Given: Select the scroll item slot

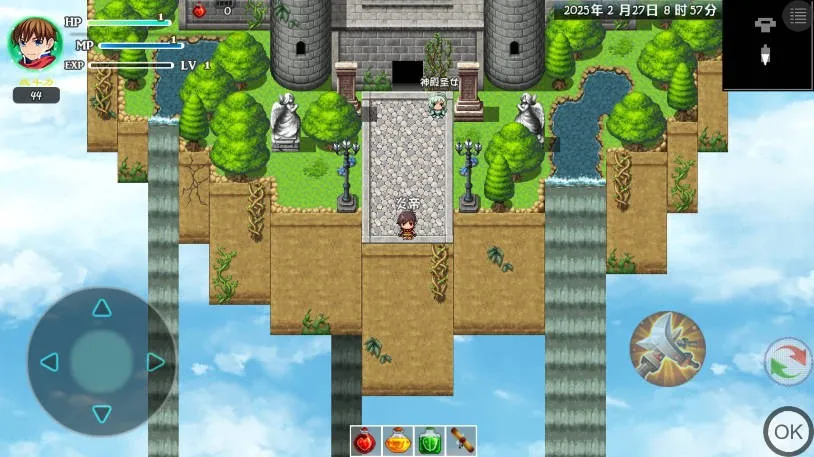Looking at the screenshot, I should (x=460, y=440).
